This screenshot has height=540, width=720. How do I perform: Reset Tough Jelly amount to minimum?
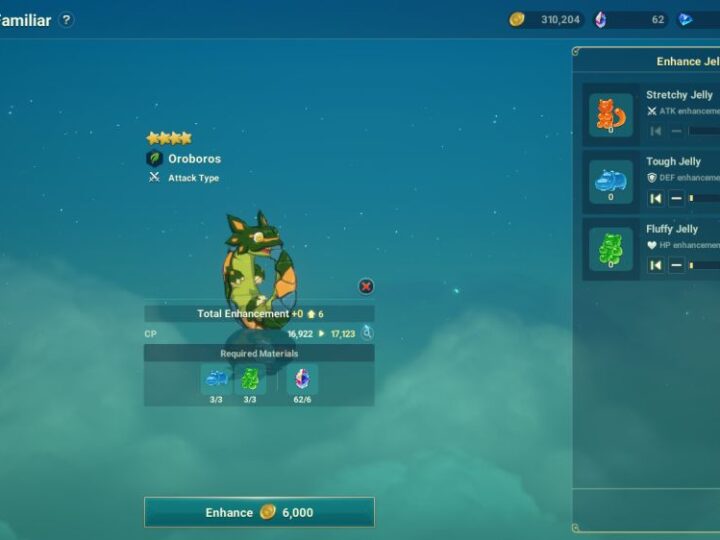coord(656,198)
